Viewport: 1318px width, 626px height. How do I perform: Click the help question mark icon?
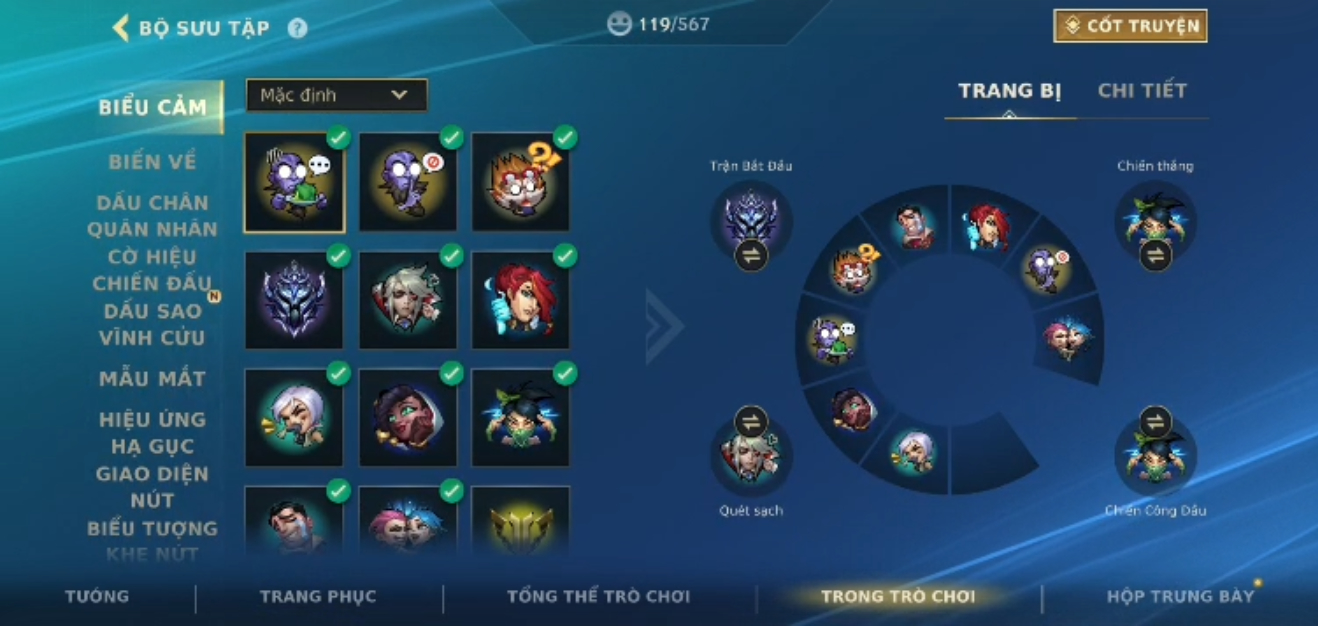tap(297, 28)
